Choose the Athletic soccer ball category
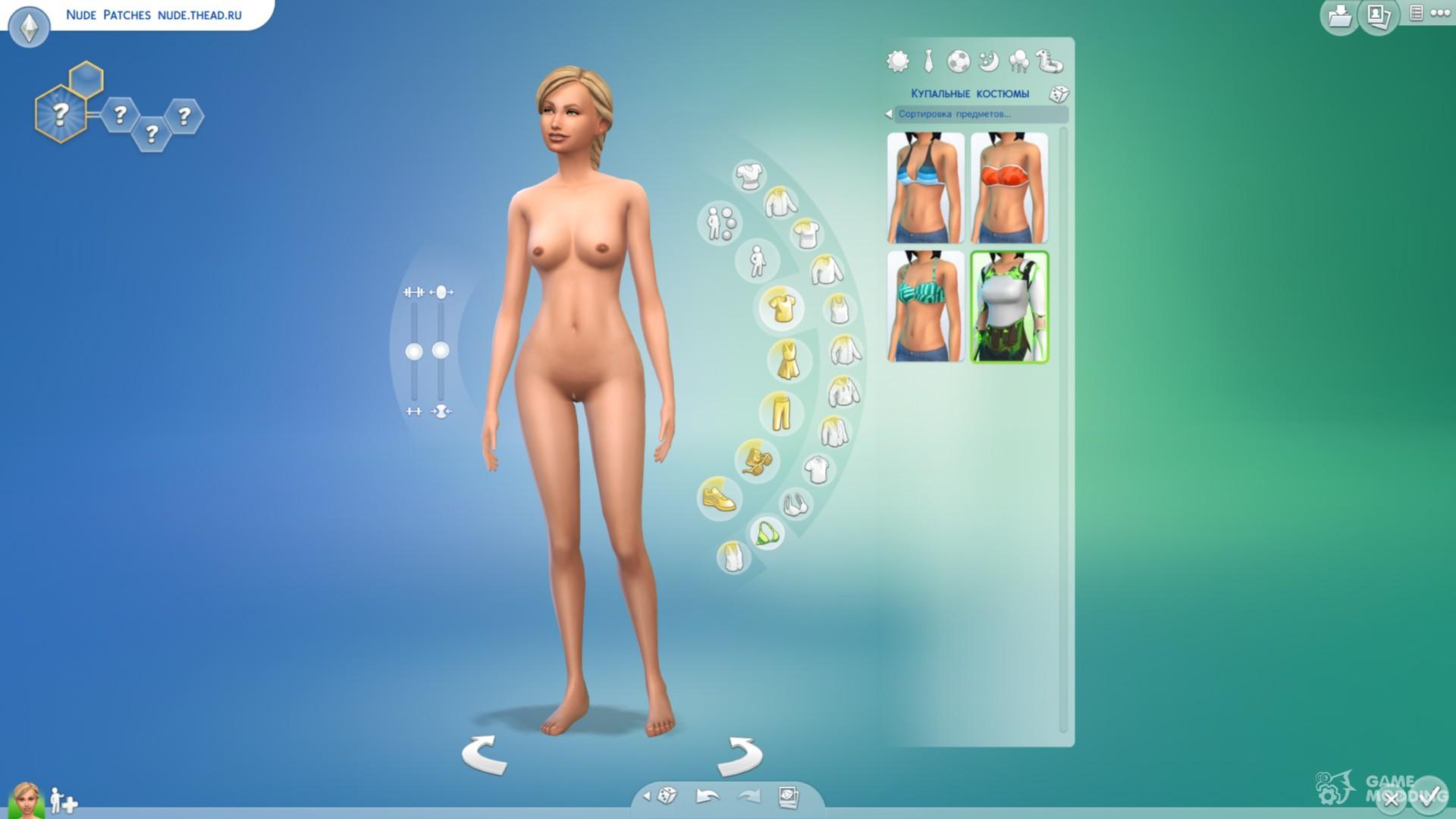The width and height of the screenshot is (1456, 819). tap(959, 61)
